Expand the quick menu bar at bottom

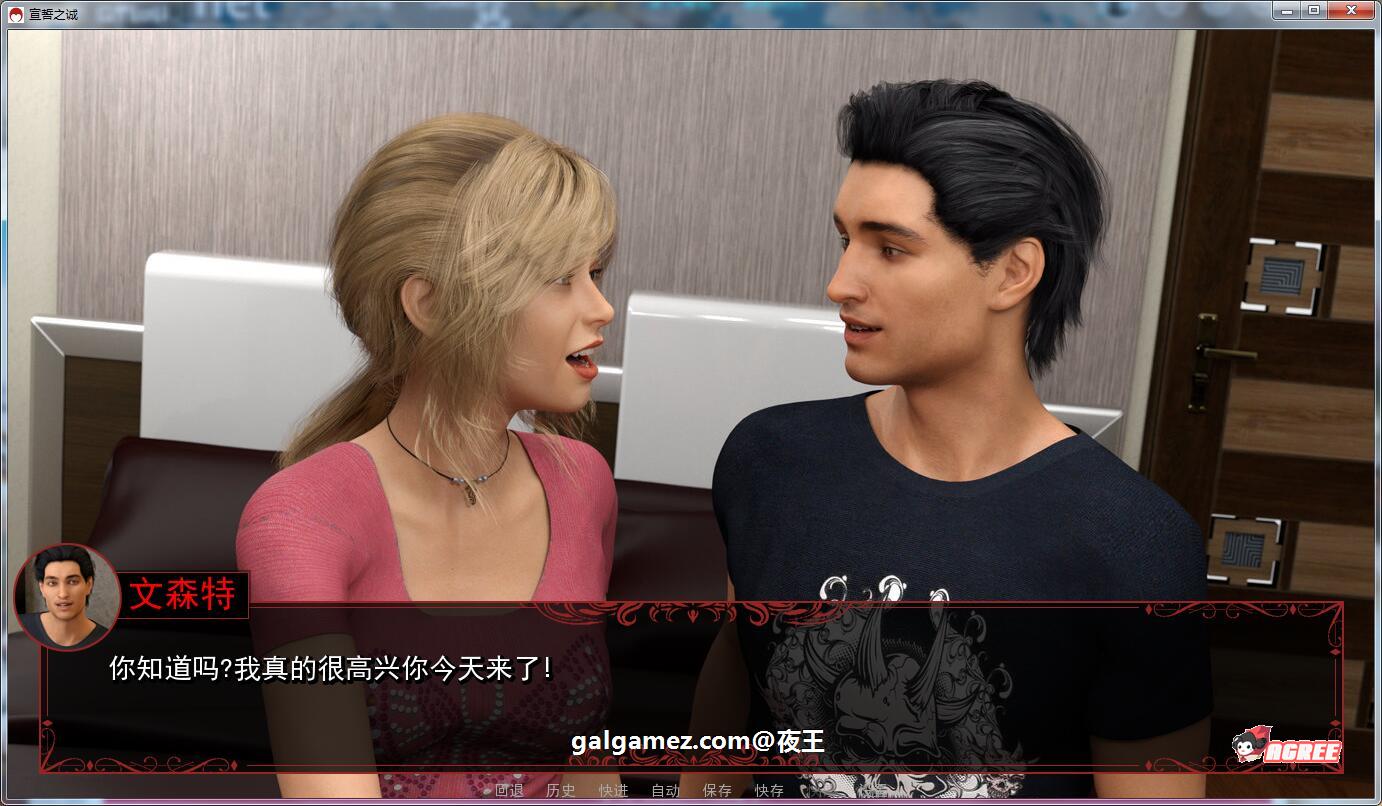640,789
